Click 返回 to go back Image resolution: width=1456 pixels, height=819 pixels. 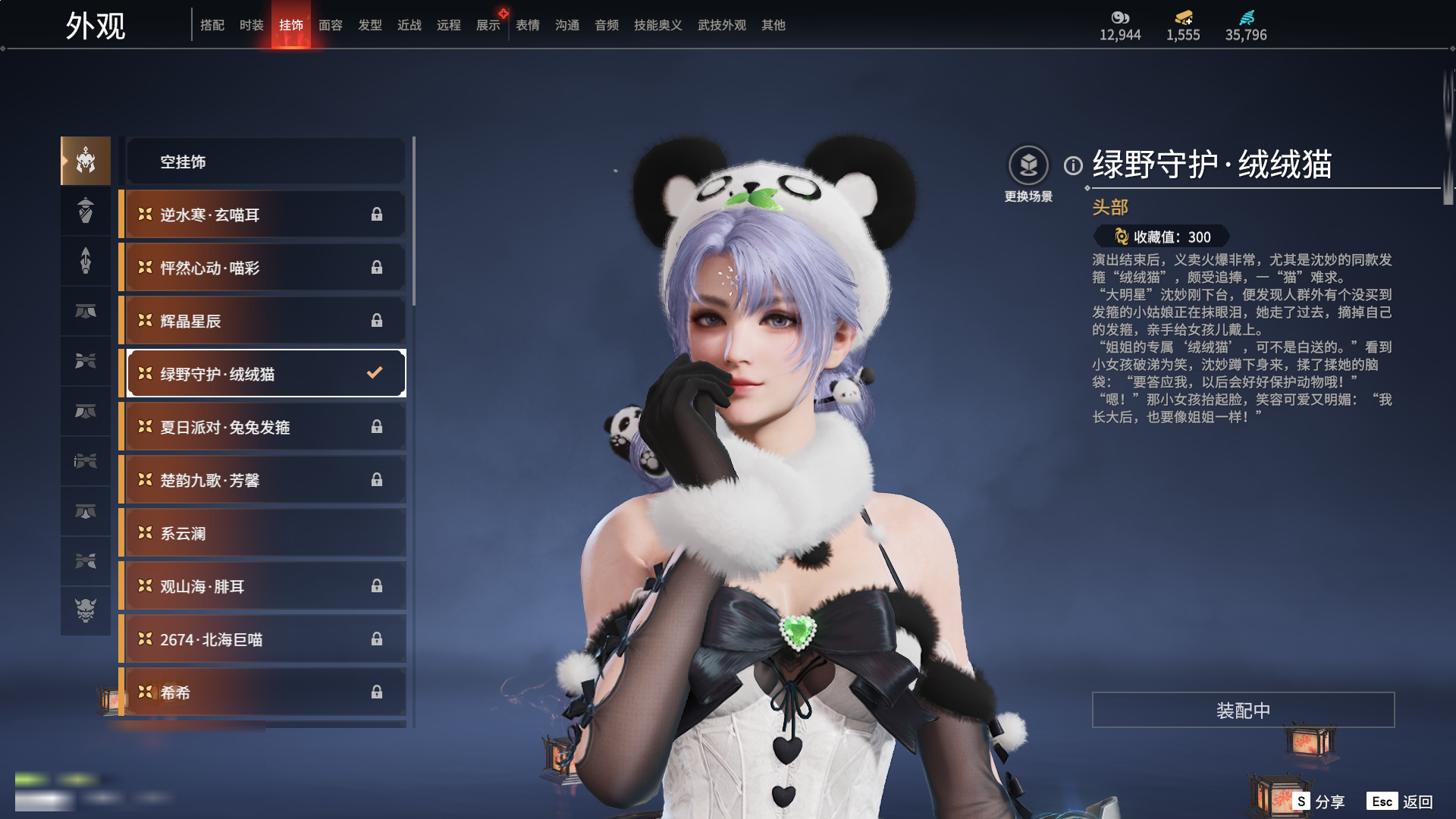point(1401,802)
